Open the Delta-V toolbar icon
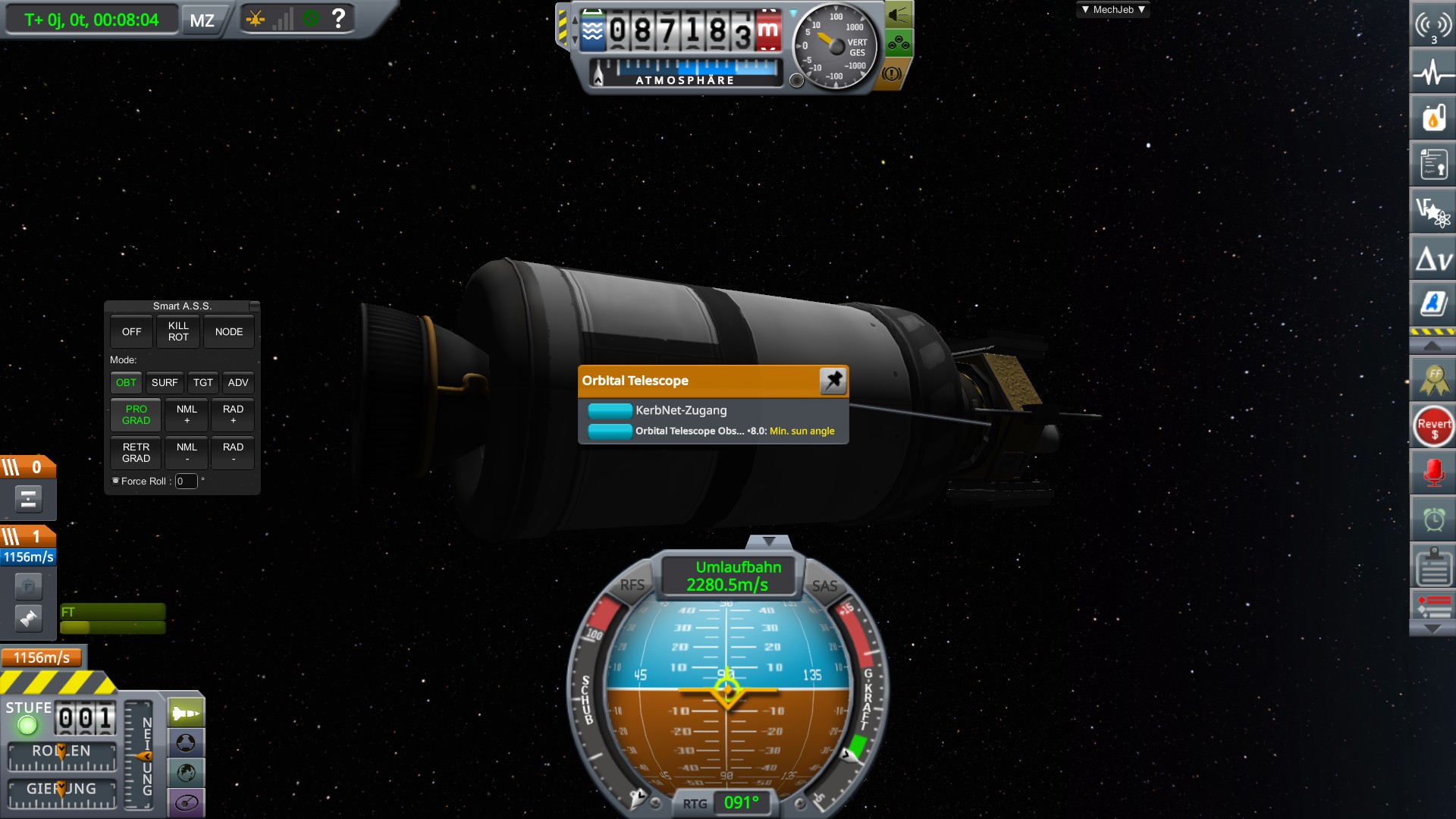 (x=1433, y=260)
